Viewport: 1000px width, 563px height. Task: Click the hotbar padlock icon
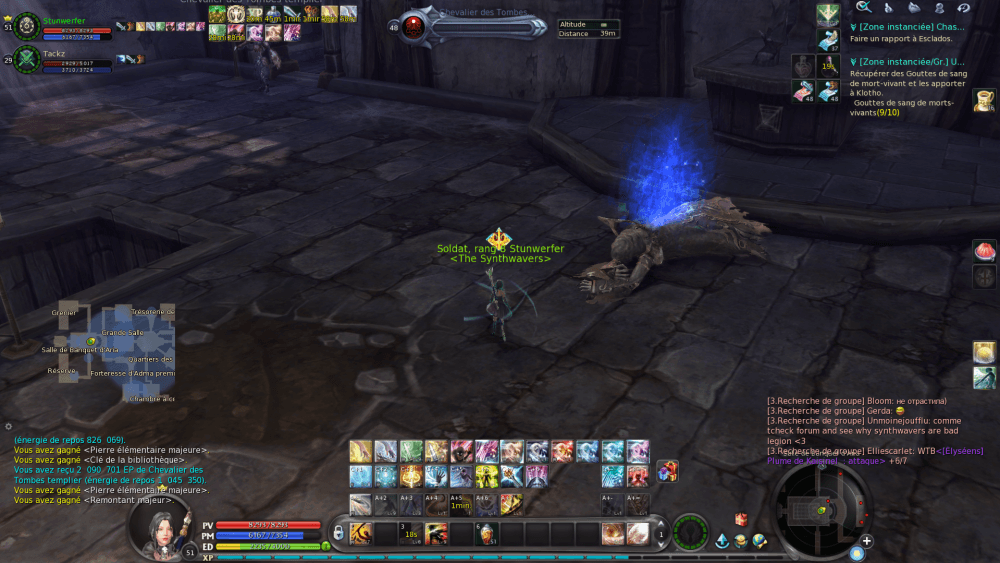340,534
